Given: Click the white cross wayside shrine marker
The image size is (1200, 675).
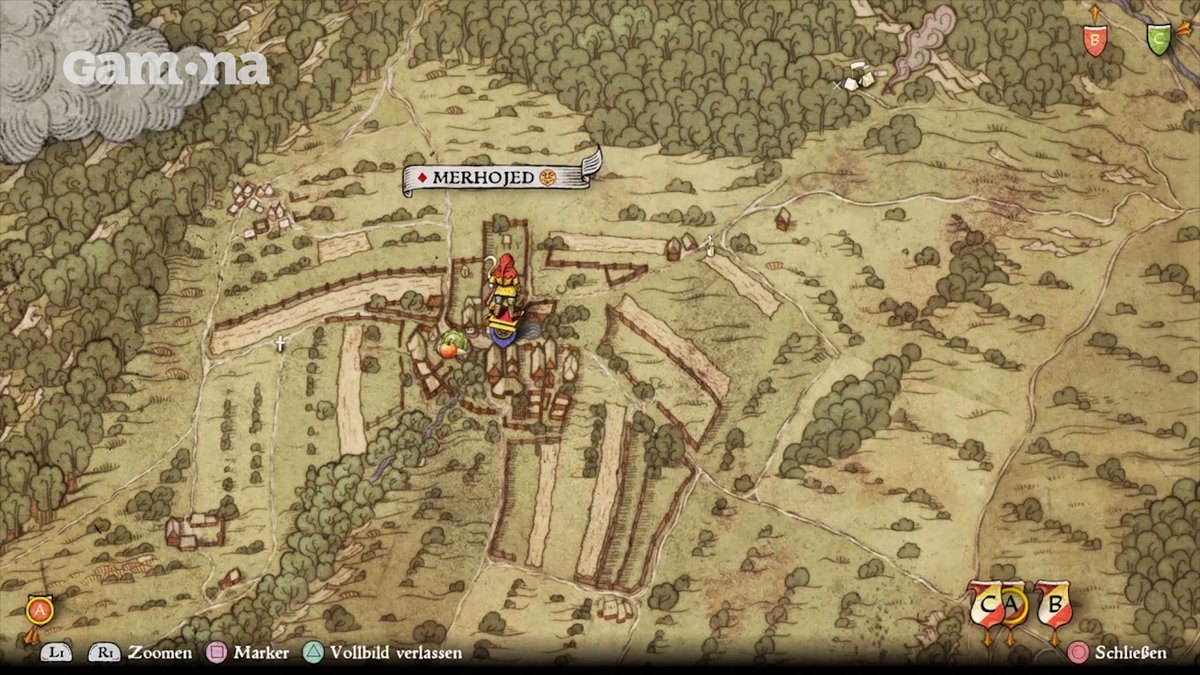Looking at the screenshot, I should tap(281, 344).
